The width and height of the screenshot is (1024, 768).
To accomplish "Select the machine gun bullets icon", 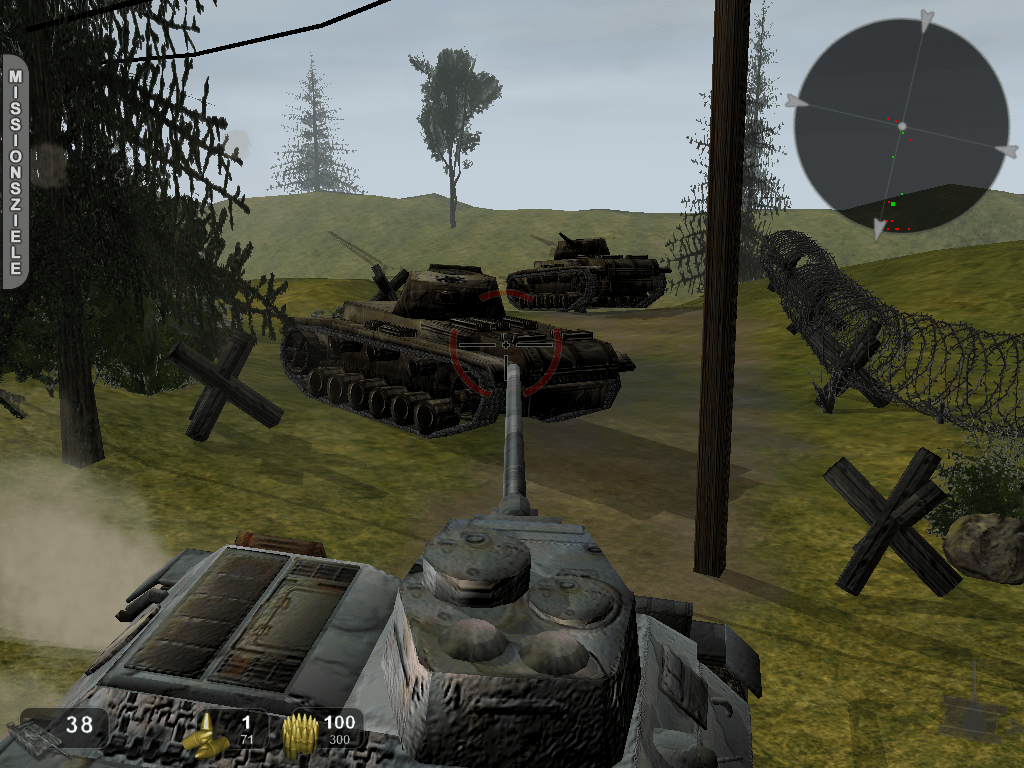I will 299,735.
